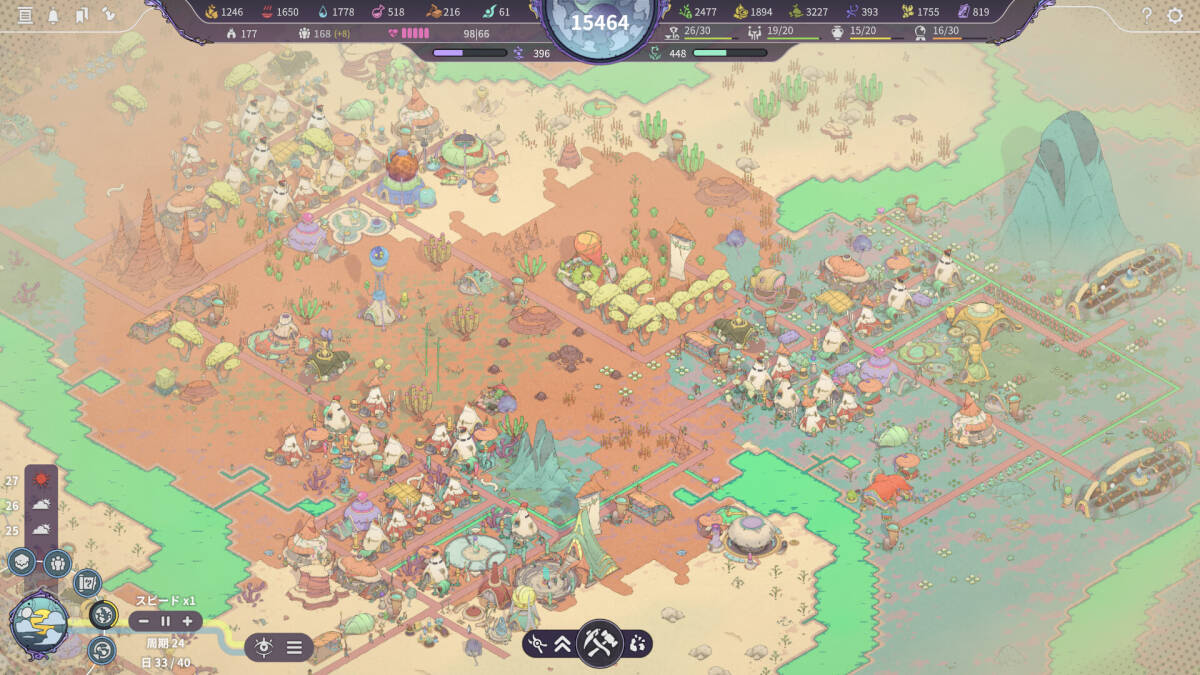
Task: Toggle the eye view overlay
Action: tap(264, 647)
